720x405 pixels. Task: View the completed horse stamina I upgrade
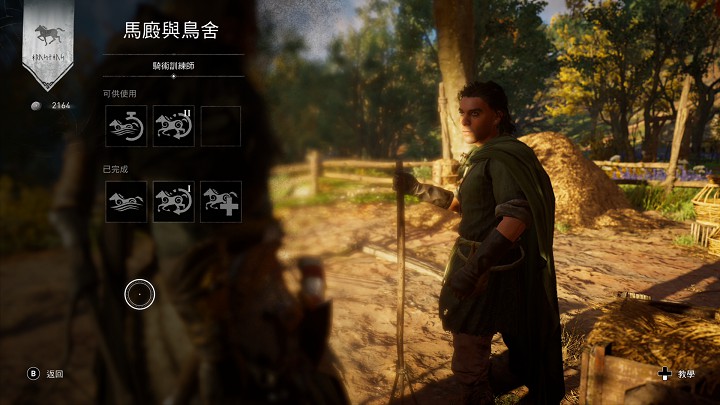pyautogui.click(x=173, y=201)
